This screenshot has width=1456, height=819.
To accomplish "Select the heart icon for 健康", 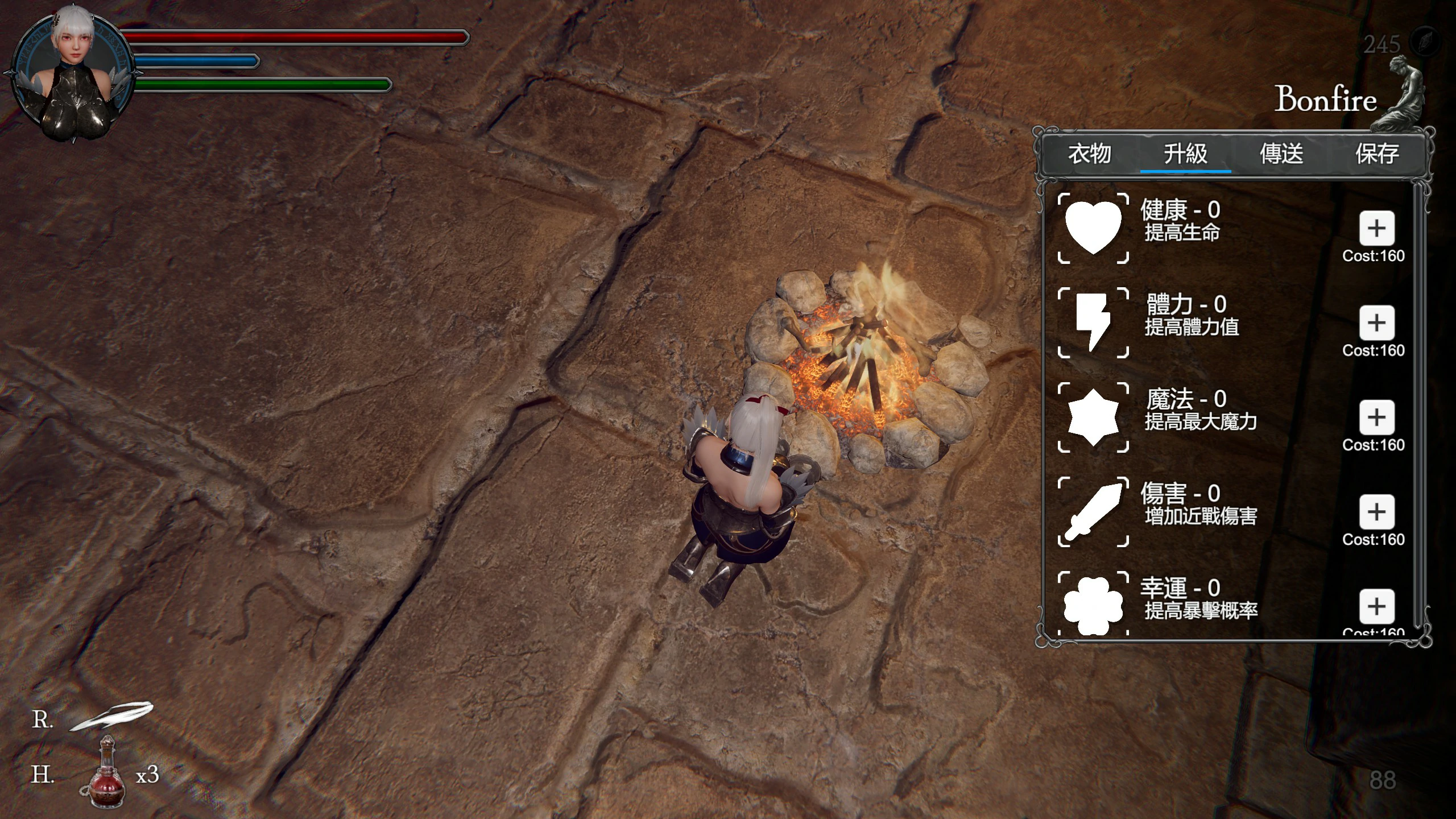I will click(x=1093, y=228).
